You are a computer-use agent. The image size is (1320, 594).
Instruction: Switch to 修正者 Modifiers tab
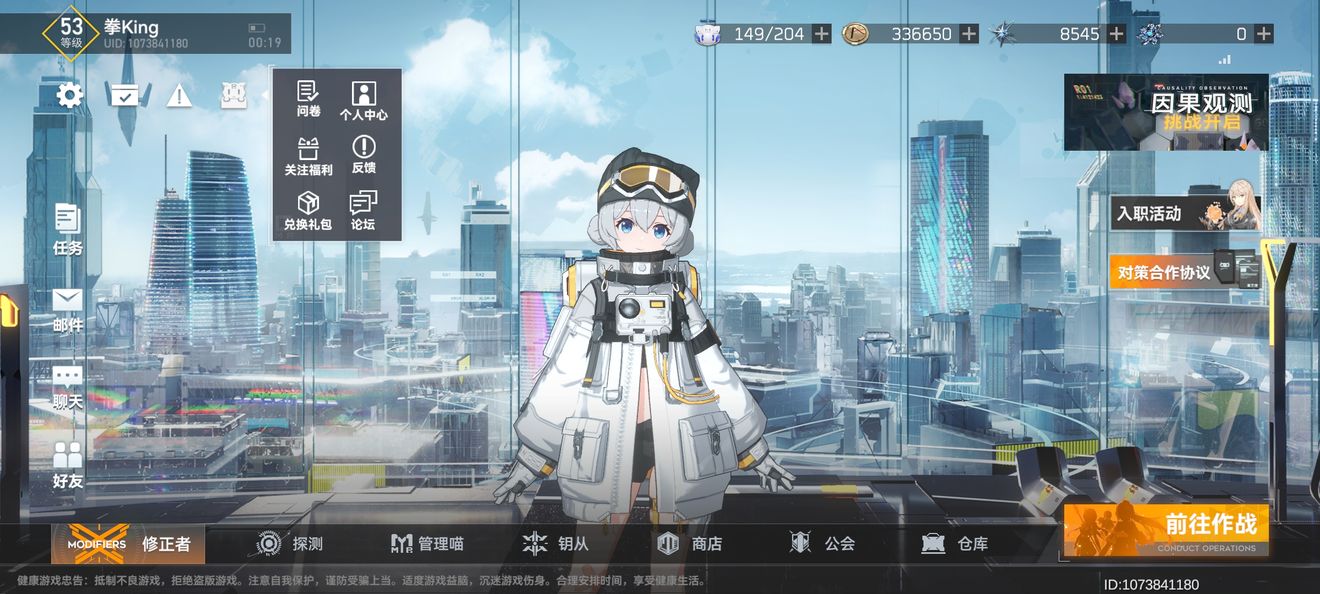click(129, 544)
